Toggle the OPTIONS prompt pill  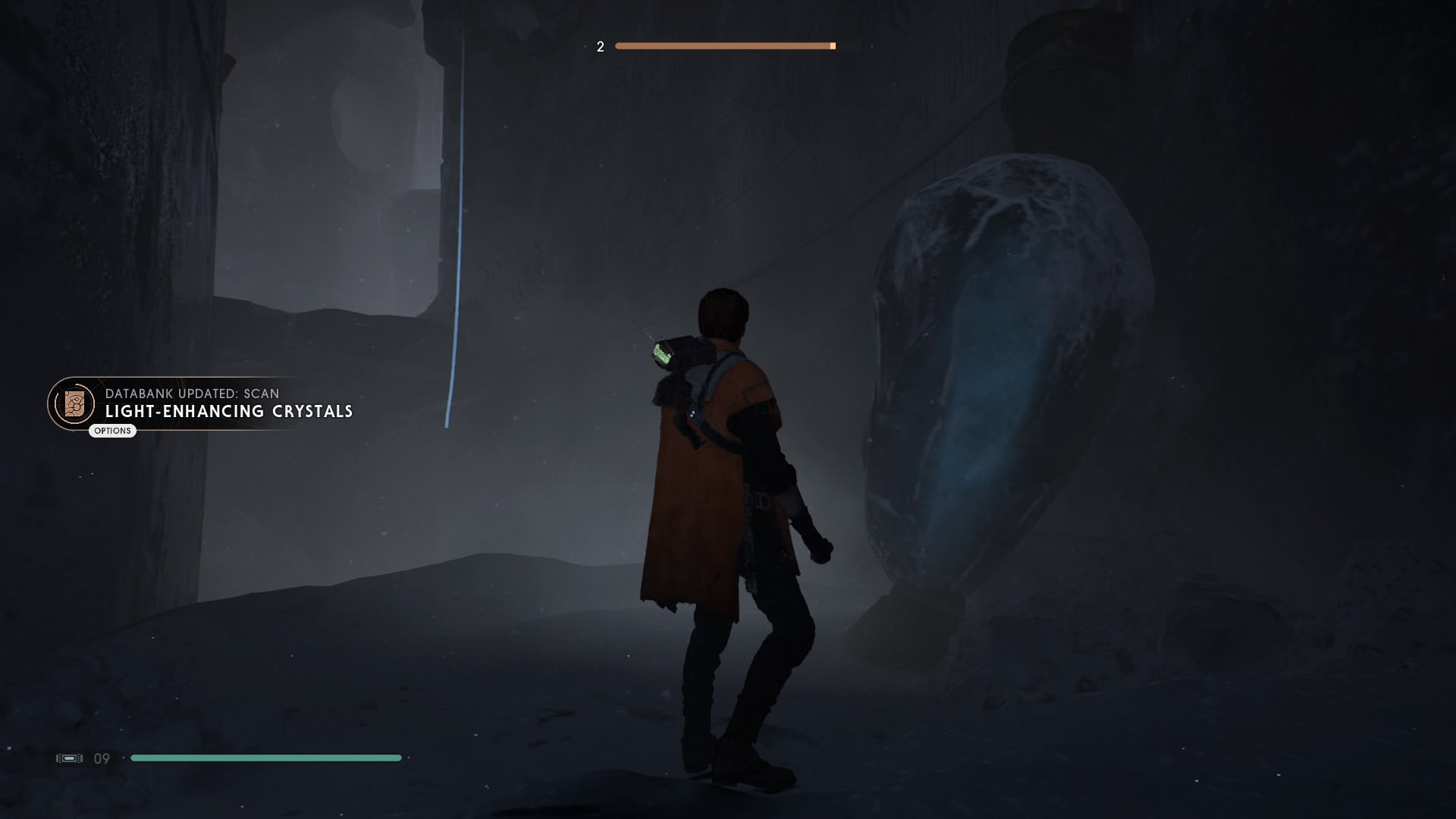click(x=112, y=430)
